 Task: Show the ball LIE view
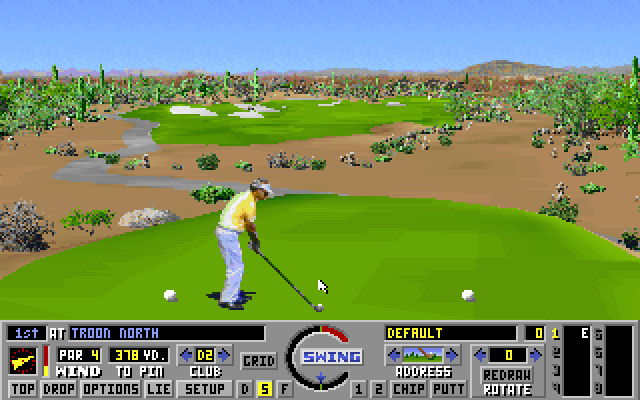coord(158,389)
